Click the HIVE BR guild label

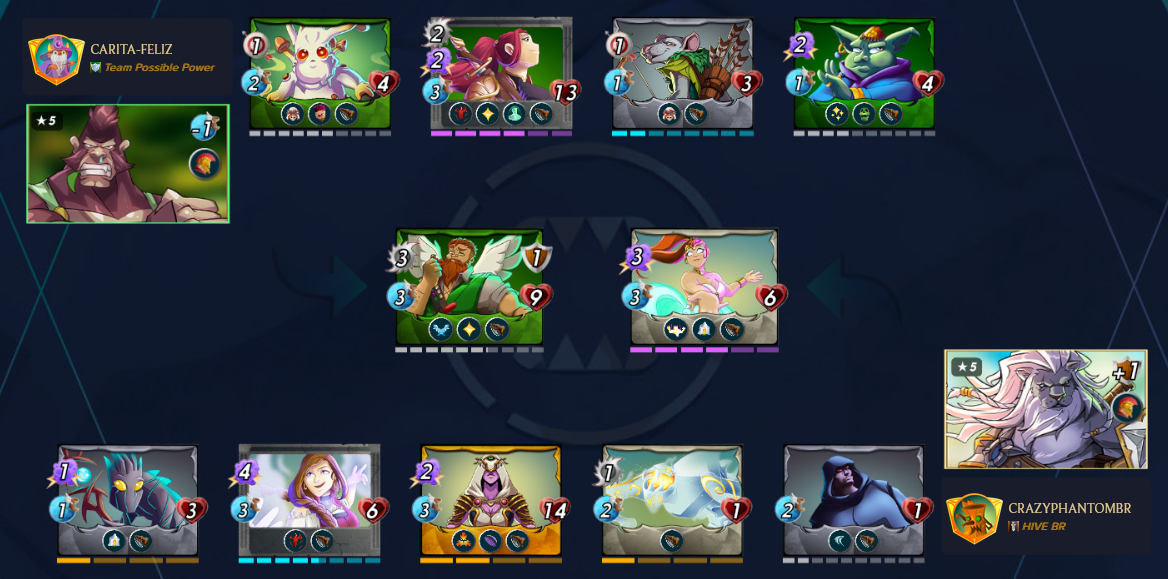(1043, 526)
